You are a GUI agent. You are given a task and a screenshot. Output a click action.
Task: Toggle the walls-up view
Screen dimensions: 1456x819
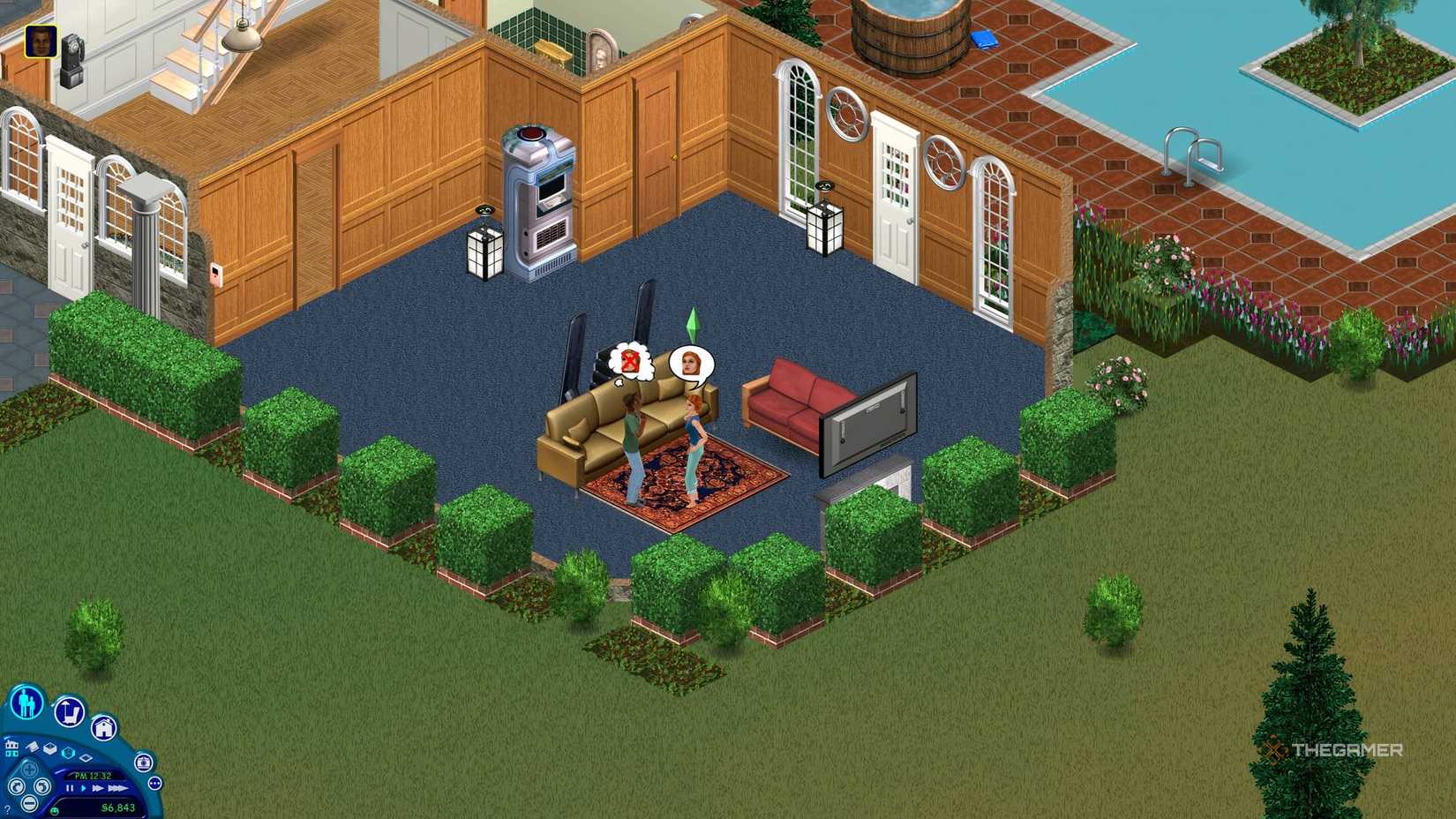[x=68, y=753]
